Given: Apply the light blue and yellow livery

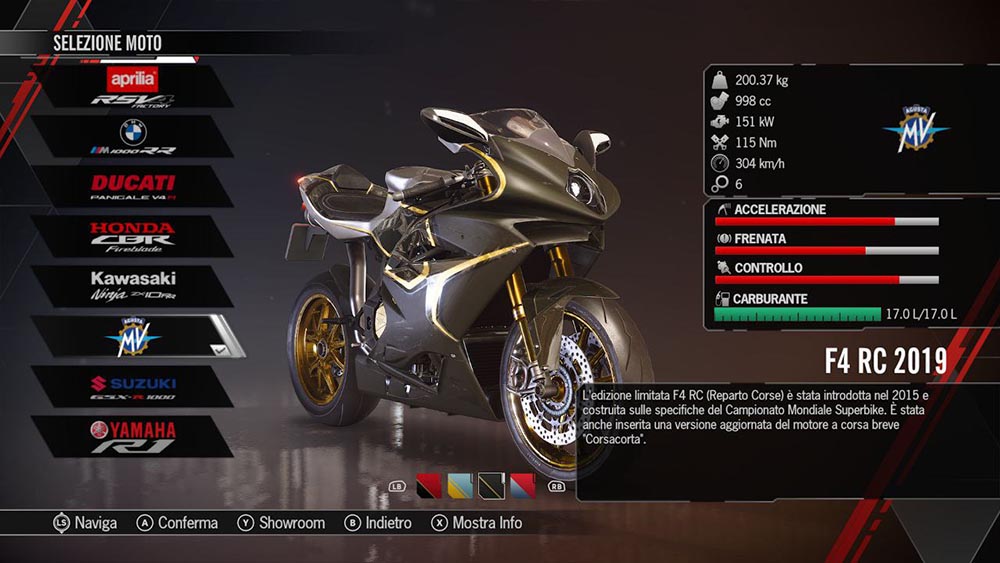Looking at the screenshot, I should click(x=460, y=486).
